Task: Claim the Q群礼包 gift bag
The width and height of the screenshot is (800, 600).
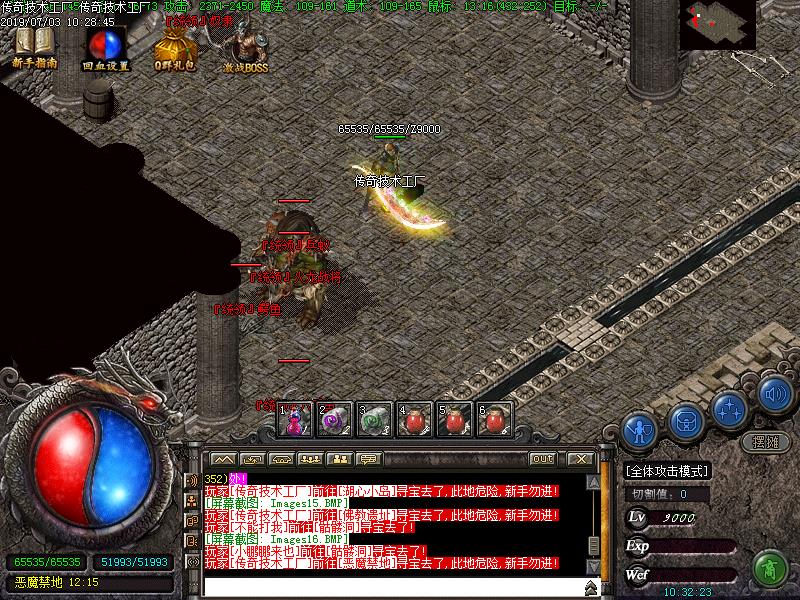Action: [174, 48]
